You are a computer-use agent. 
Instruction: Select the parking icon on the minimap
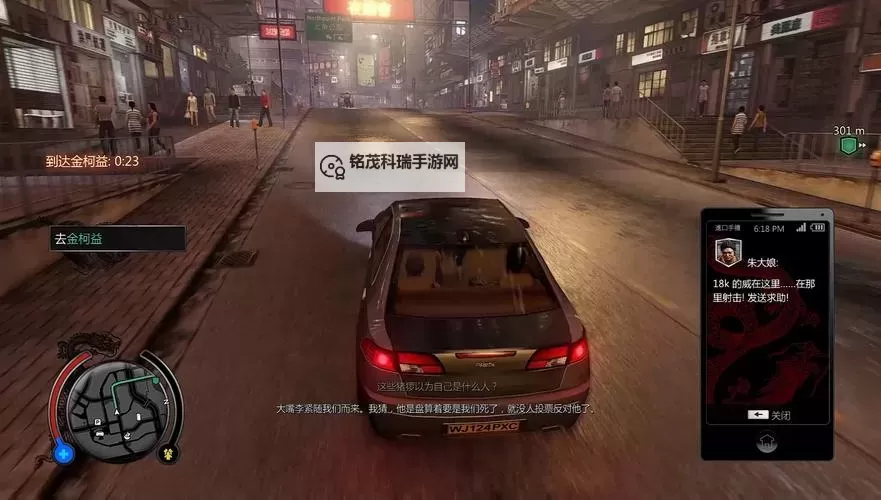(98, 422)
